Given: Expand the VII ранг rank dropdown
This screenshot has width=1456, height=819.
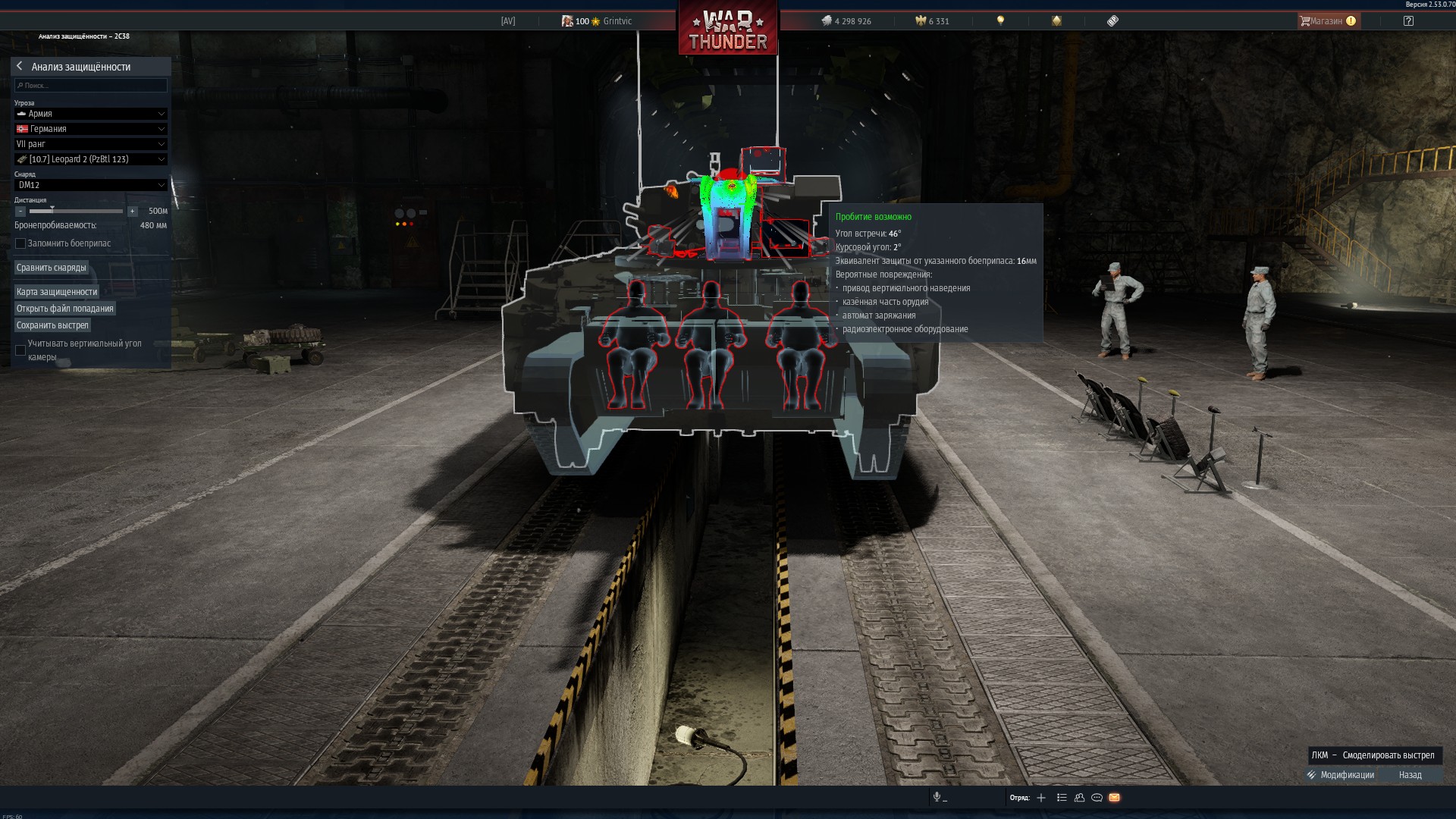Looking at the screenshot, I should coord(91,144).
